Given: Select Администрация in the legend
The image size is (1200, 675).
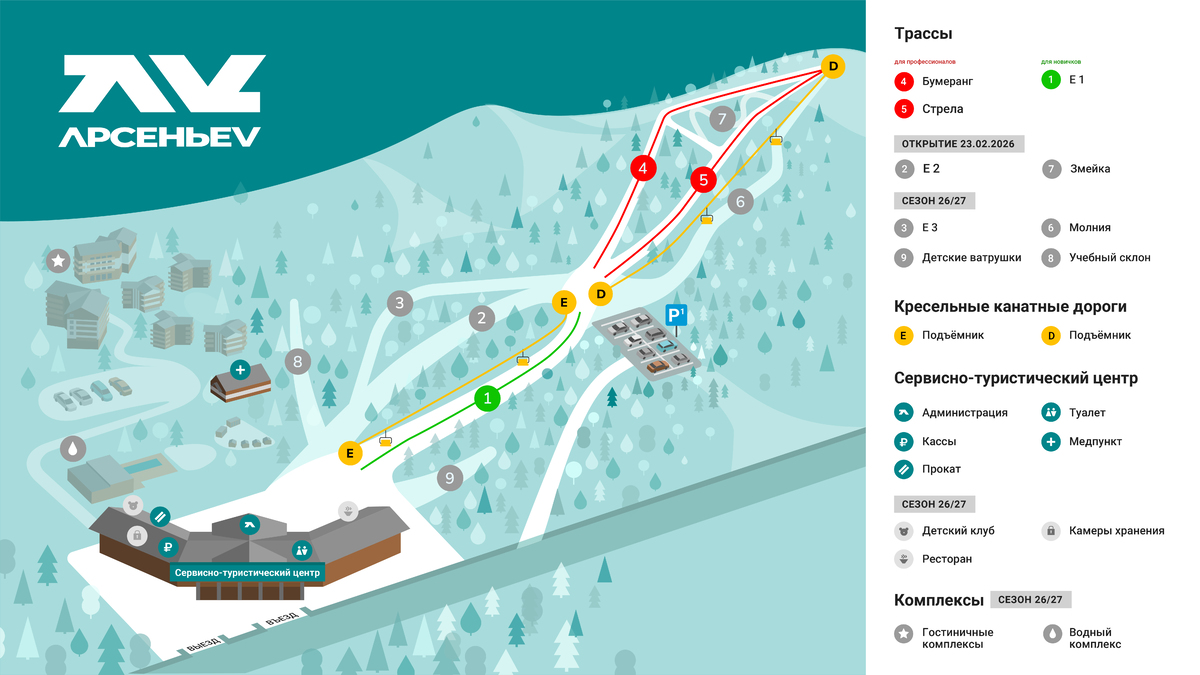Looking at the screenshot, I should 964,412.
